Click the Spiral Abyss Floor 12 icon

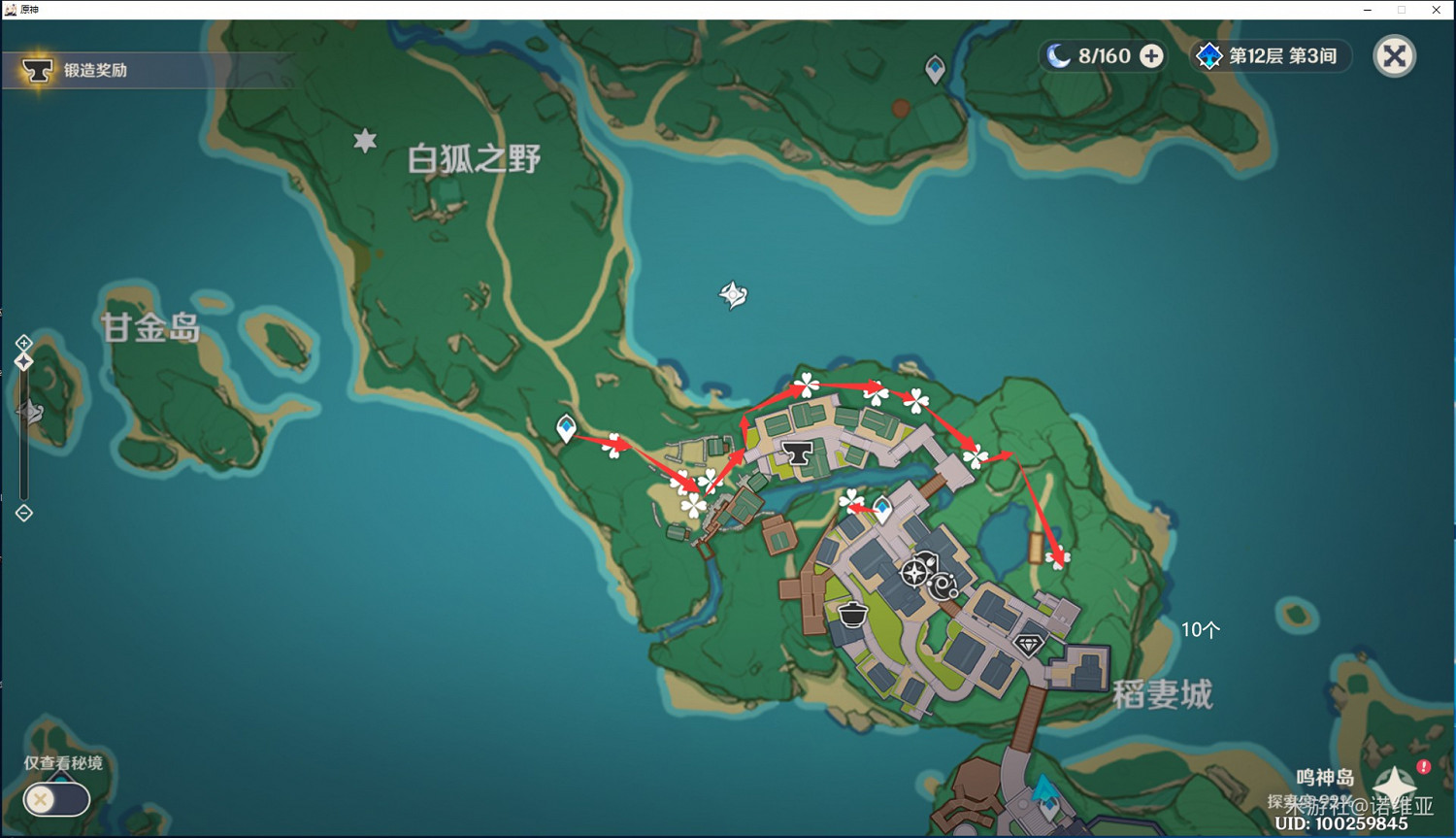coord(1209,56)
